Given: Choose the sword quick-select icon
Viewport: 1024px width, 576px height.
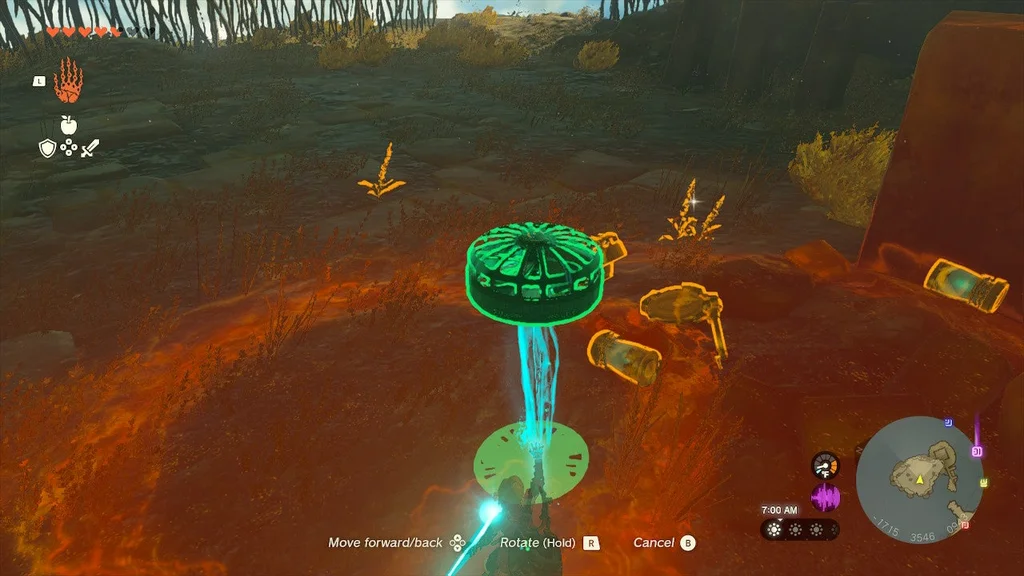Looking at the screenshot, I should (x=90, y=148).
